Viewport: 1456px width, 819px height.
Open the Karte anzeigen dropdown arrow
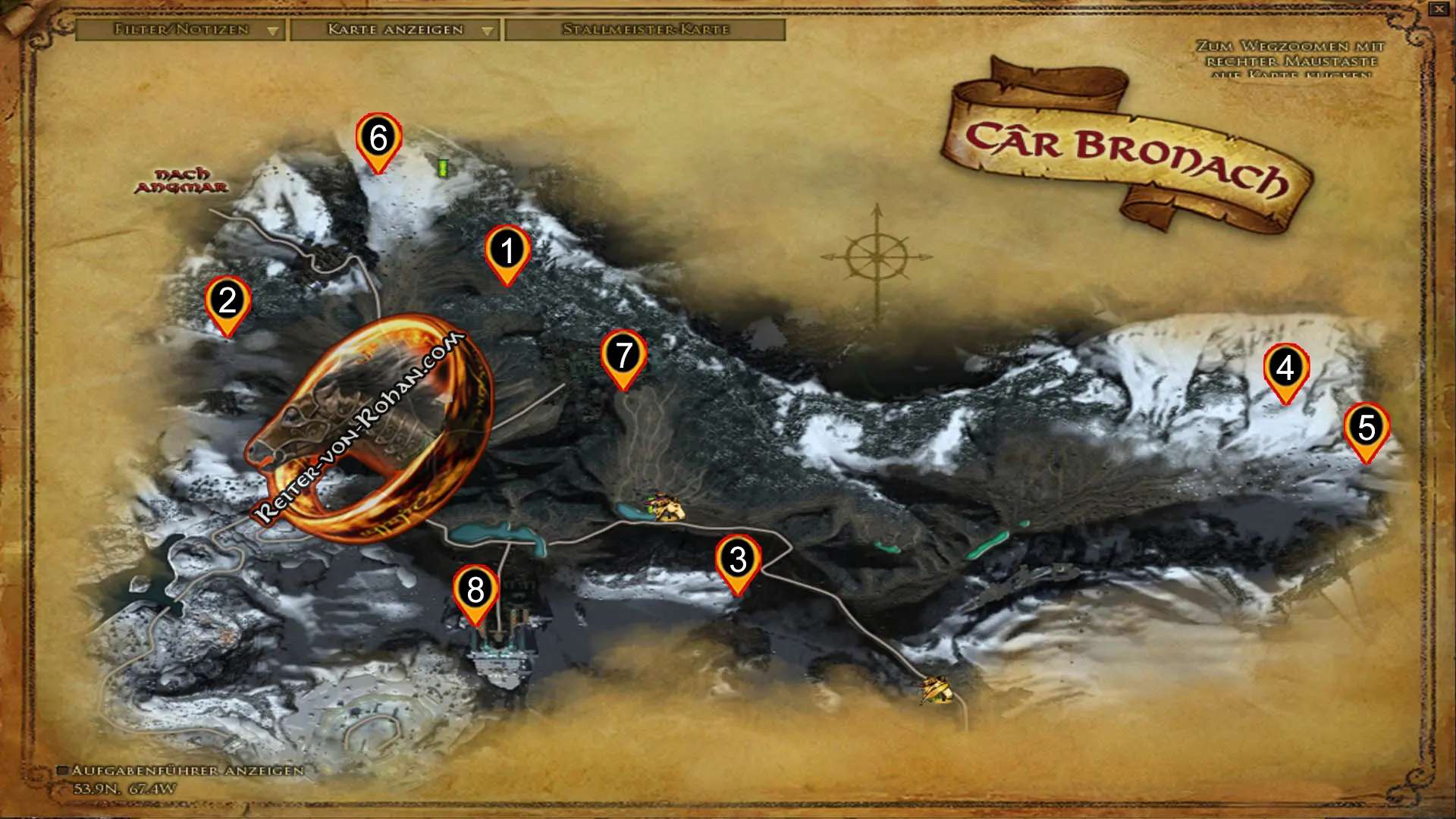pos(488,31)
